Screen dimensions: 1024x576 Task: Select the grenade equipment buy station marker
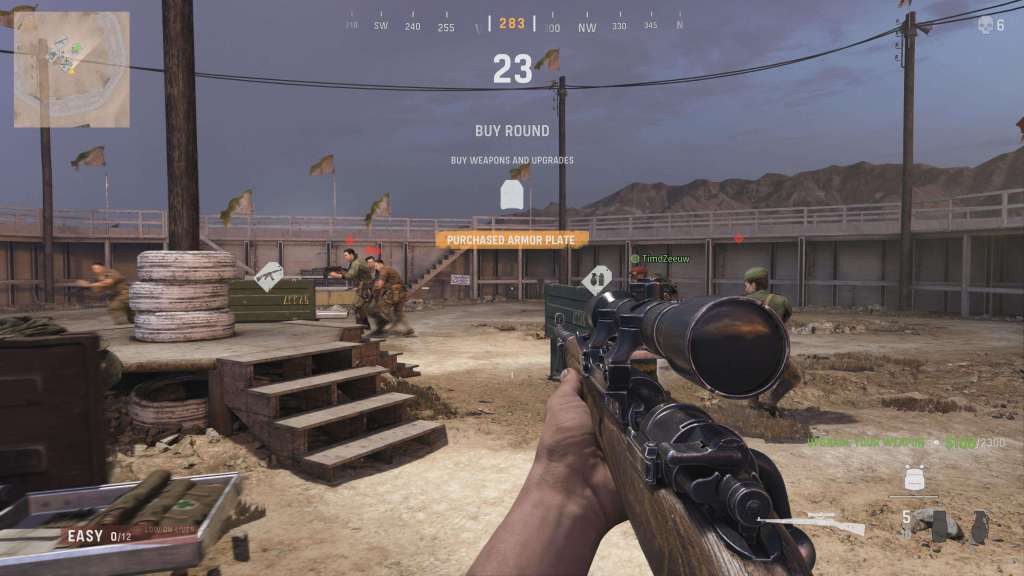[x=597, y=279]
